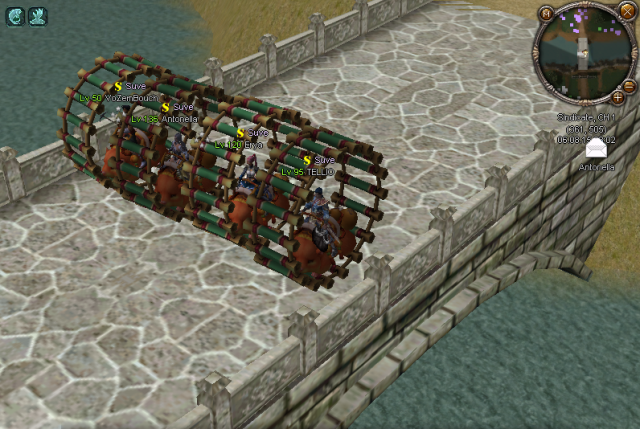Click the minimap
Image resolution: width=640 pixels, height=429 pixels.
(x=580, y=53)
